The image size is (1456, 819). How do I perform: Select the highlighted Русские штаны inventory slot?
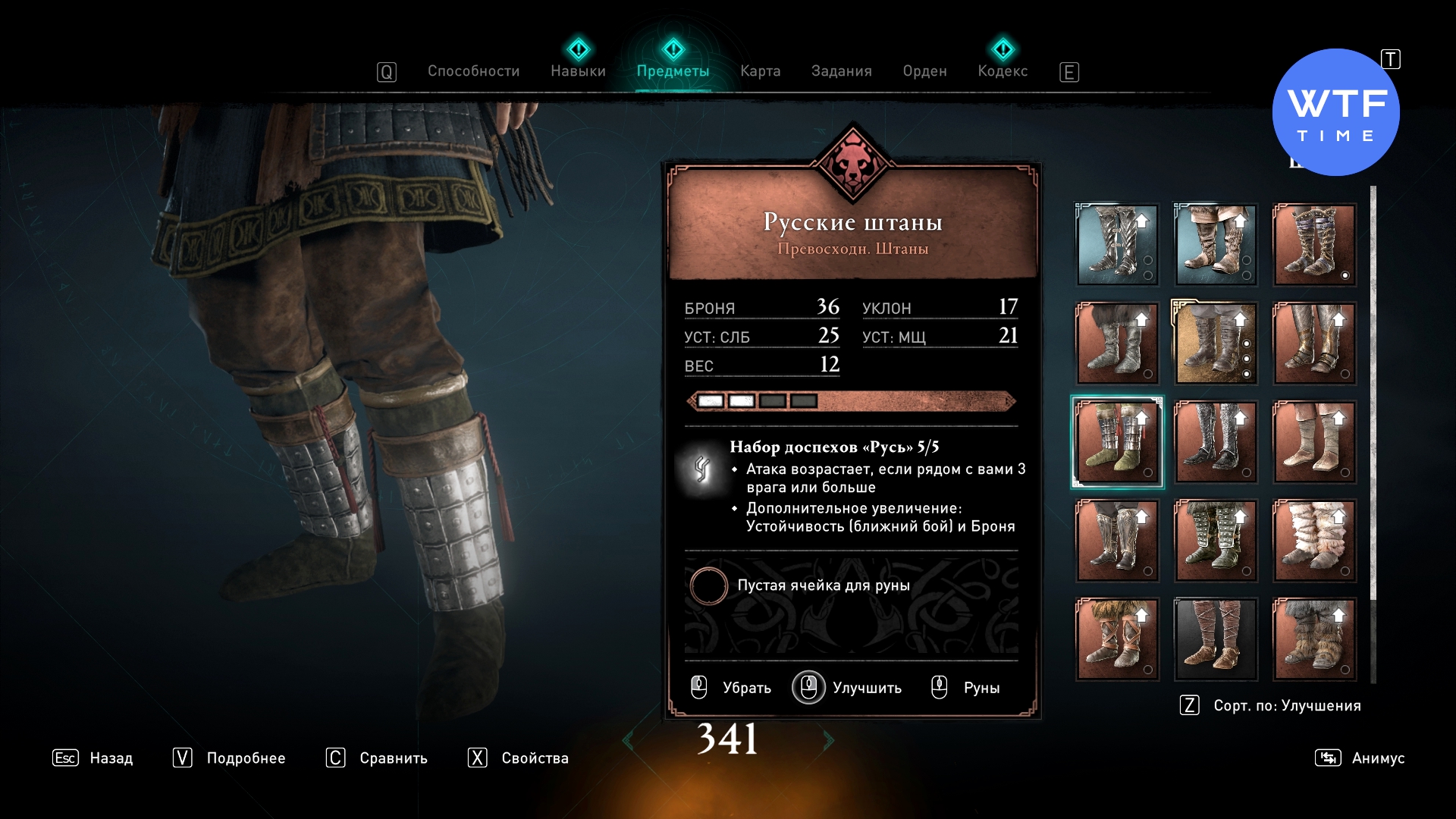click(1117, 442)
